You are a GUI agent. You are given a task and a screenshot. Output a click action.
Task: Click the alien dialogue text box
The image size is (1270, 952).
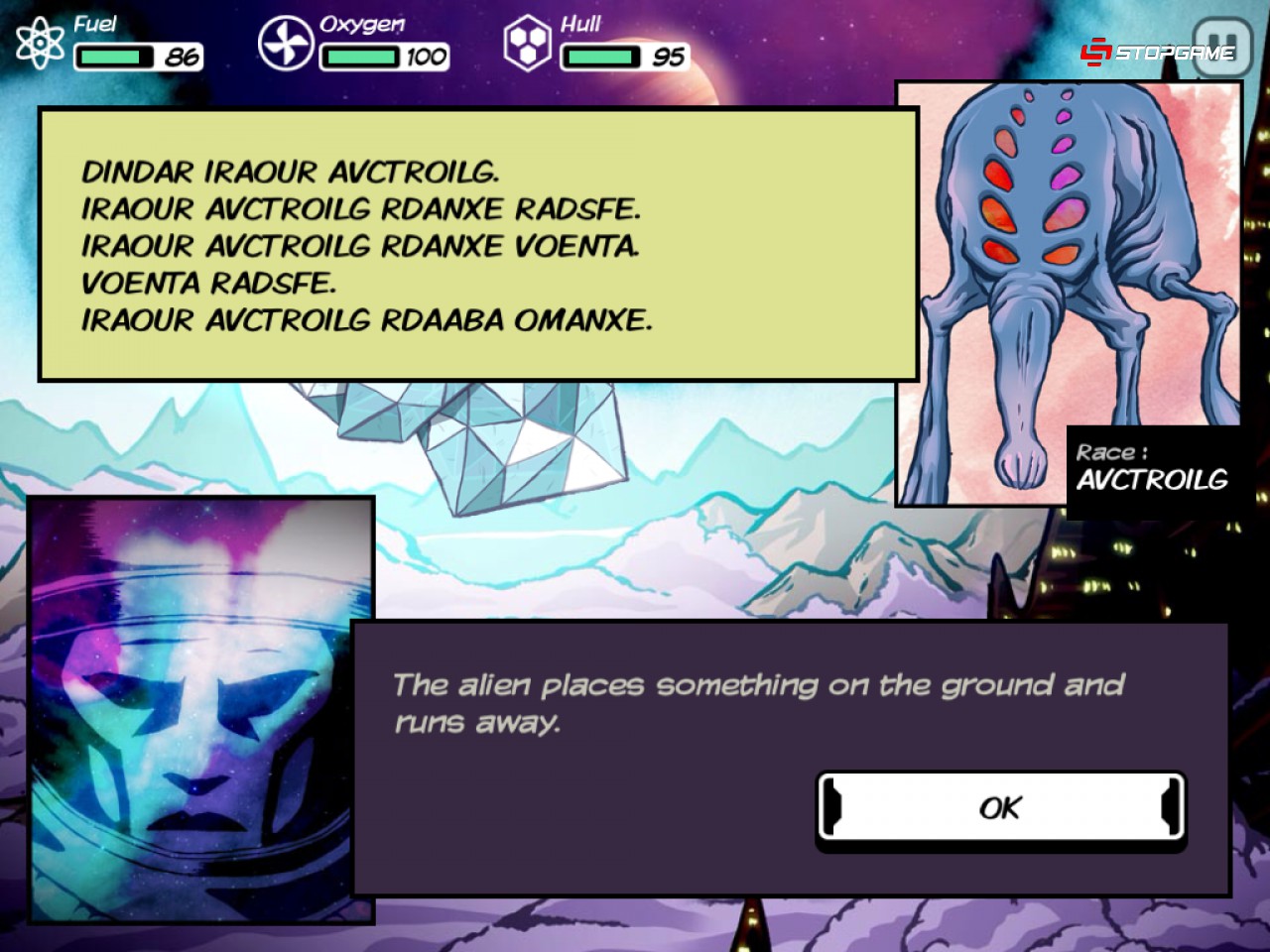pyautogui.click(x=476, y=243)
